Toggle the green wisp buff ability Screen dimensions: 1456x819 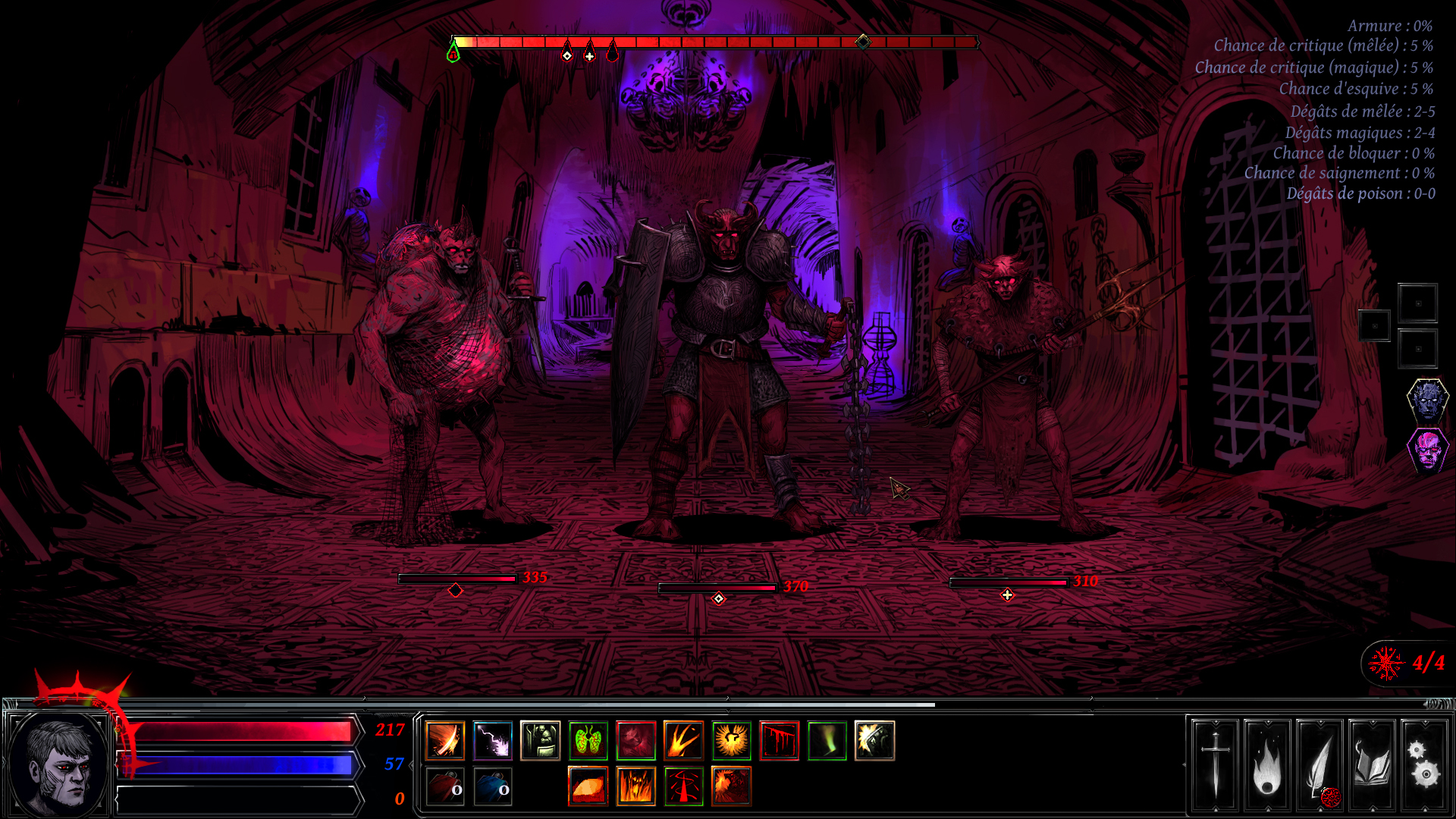point(825,741)
